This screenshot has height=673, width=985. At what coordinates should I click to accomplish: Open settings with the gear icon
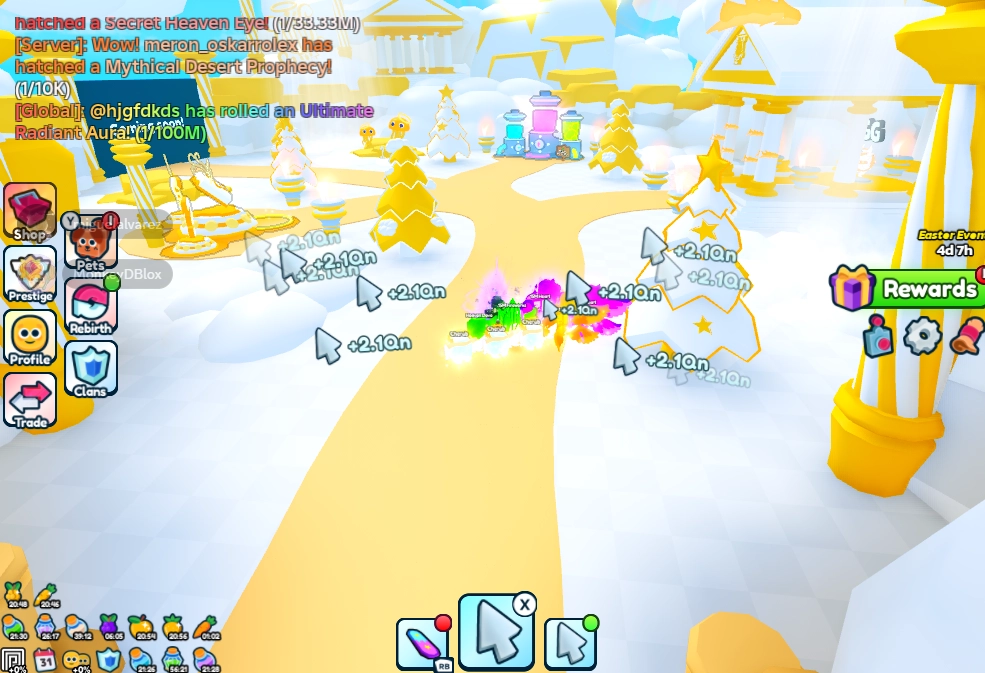[922, 336]
